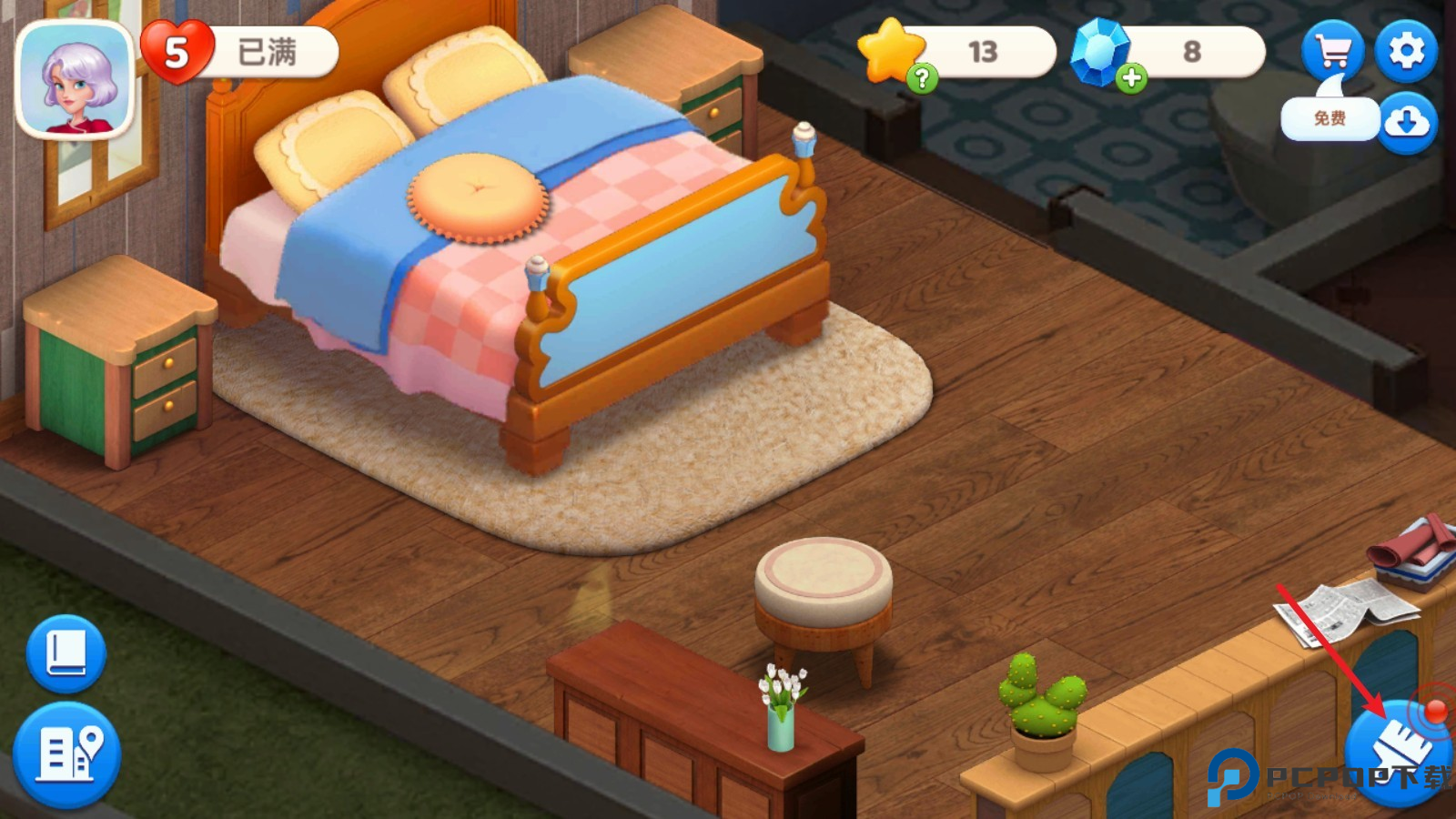Tap the red heart lives icon
The width and height of the screenshot is (1456, 819).
coord(177,52)
